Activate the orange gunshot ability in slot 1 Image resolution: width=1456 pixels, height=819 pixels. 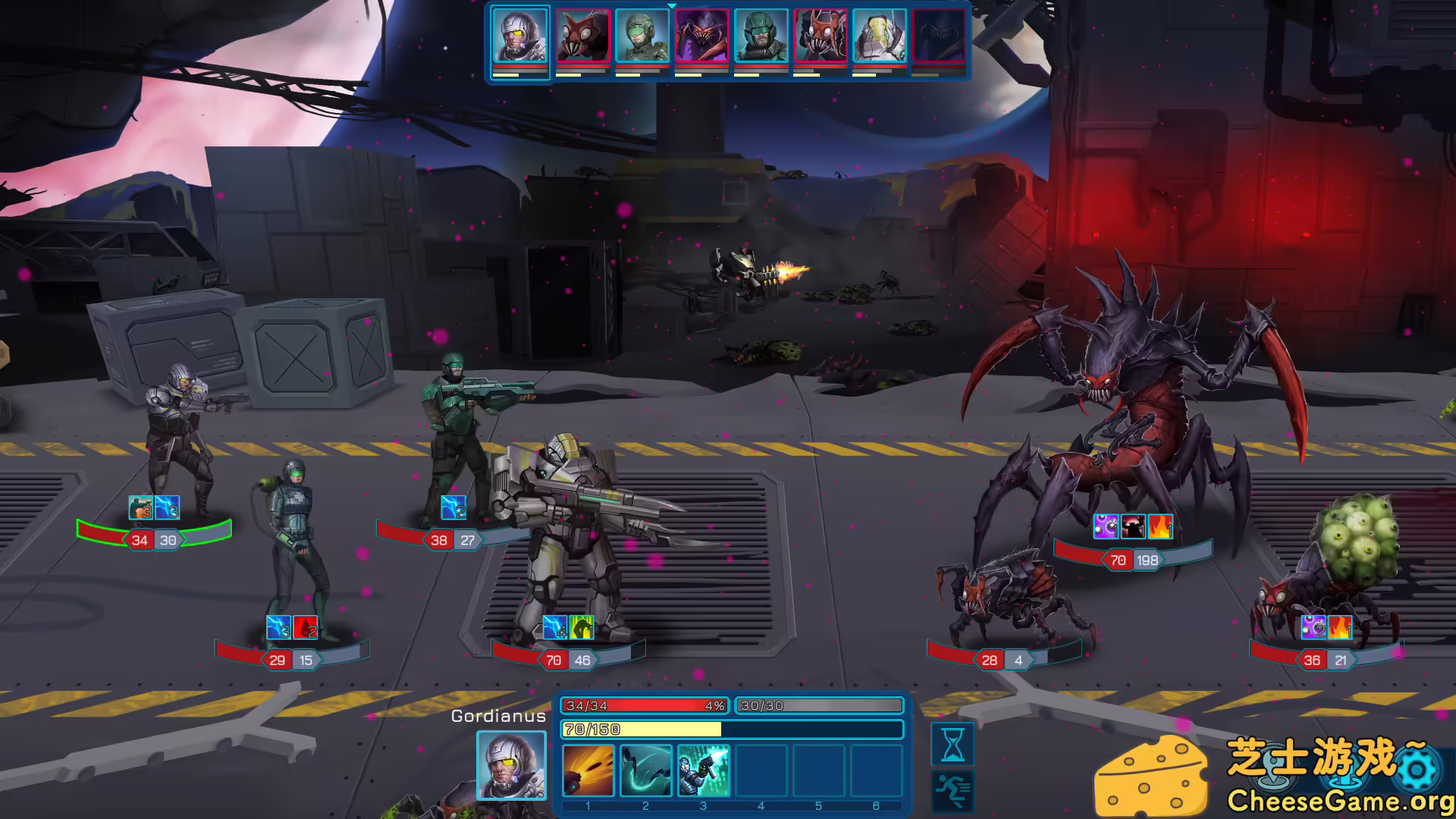pyautogui.click(x=588, y=770)
